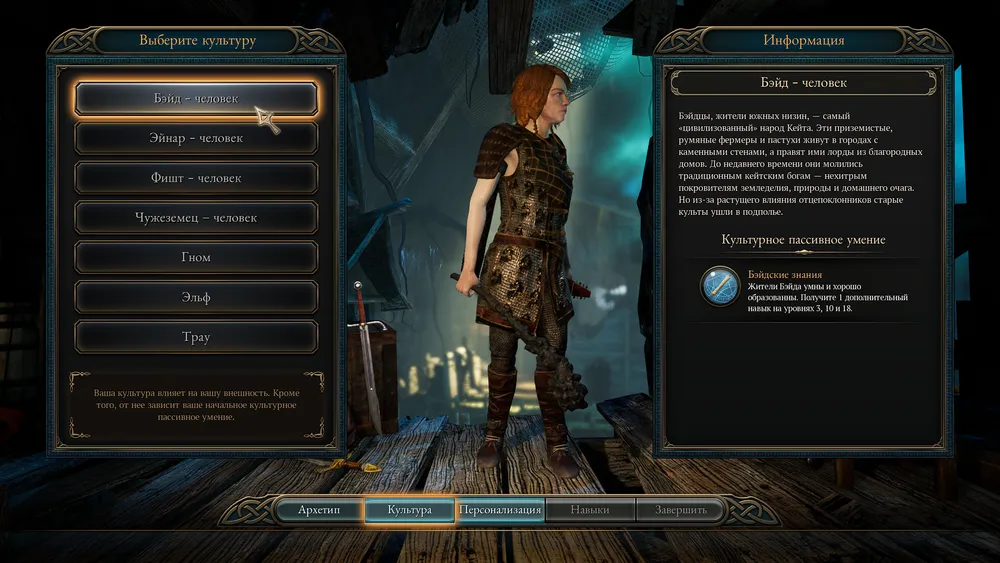Go back to the Архетип tab
The height and width of the screenshot is (563, 1000).
click(x=319, y=510)
